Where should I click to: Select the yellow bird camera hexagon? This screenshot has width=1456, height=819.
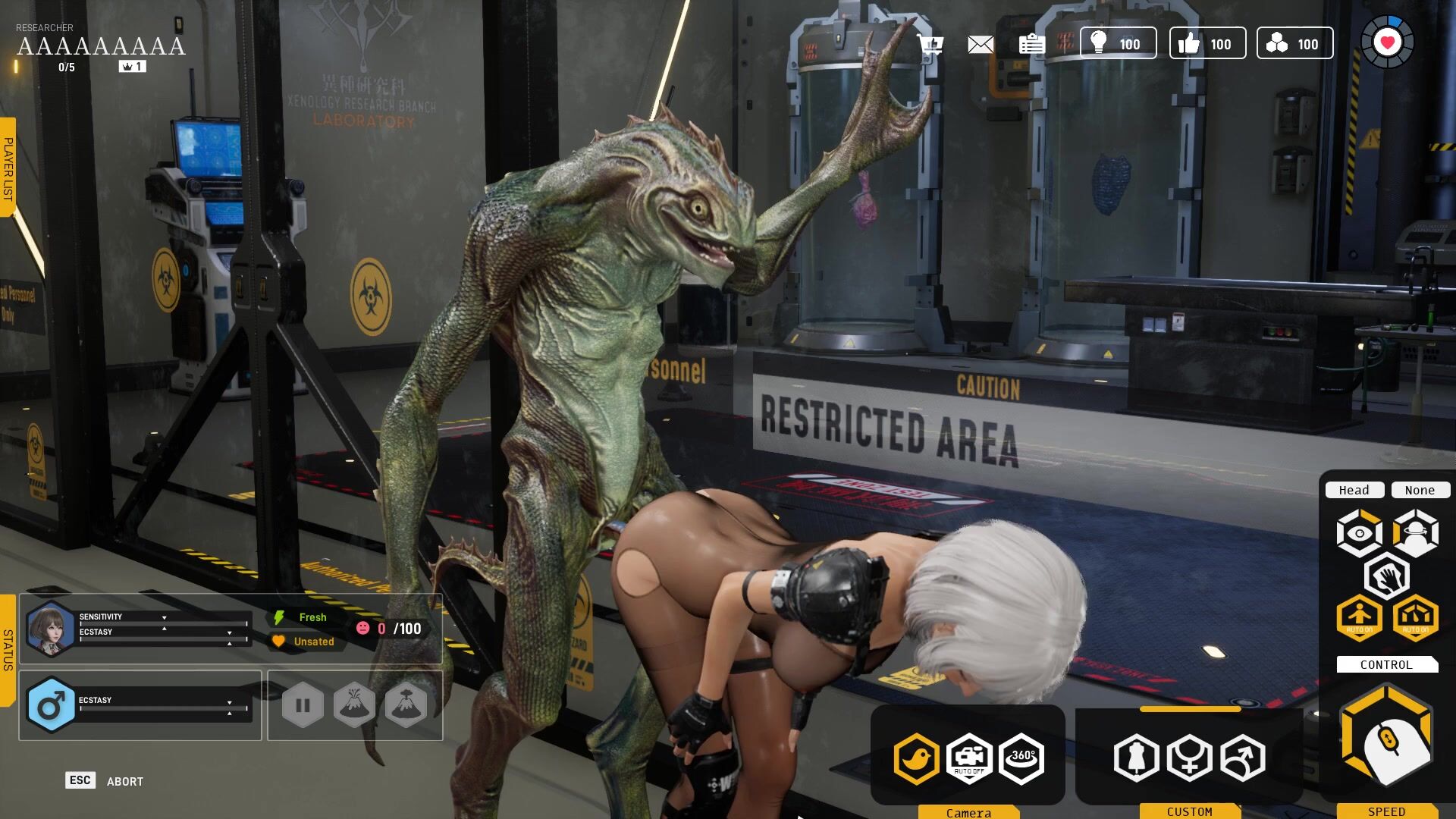coord(916,758)
